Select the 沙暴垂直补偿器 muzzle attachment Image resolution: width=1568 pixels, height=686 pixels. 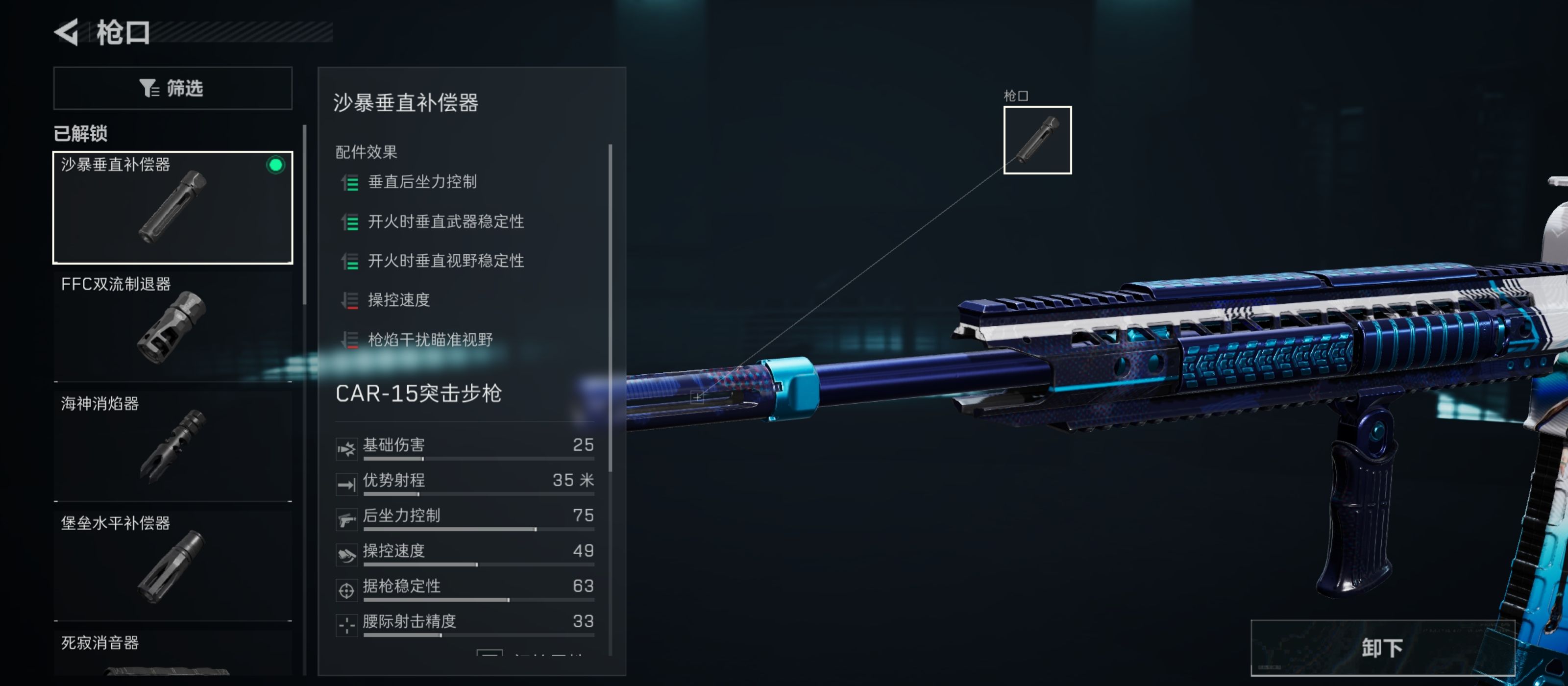173,207
